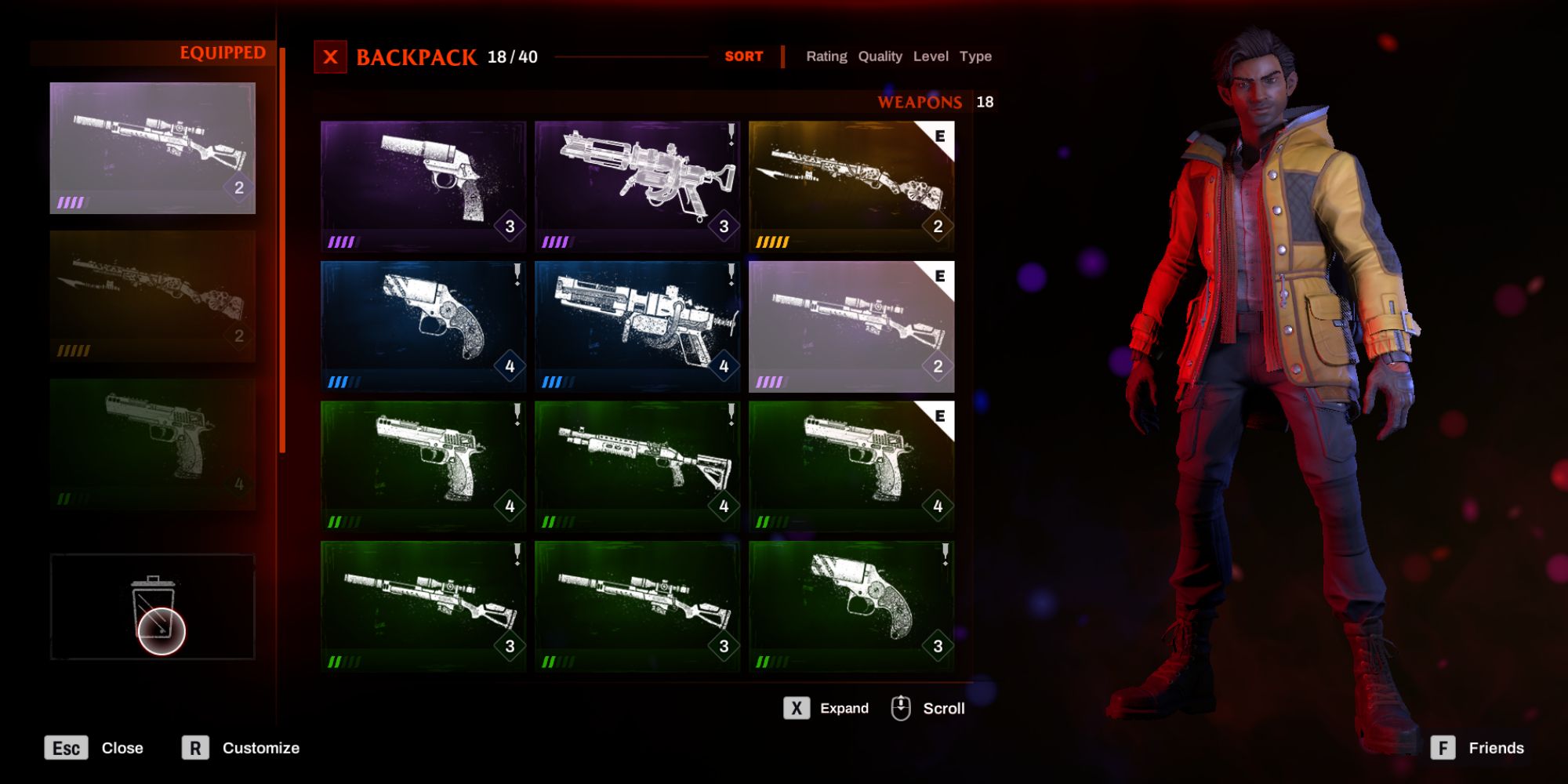This screenshot has height=784, width=1568.
Task: Sort backpack by Type
Action: [975, 56]
